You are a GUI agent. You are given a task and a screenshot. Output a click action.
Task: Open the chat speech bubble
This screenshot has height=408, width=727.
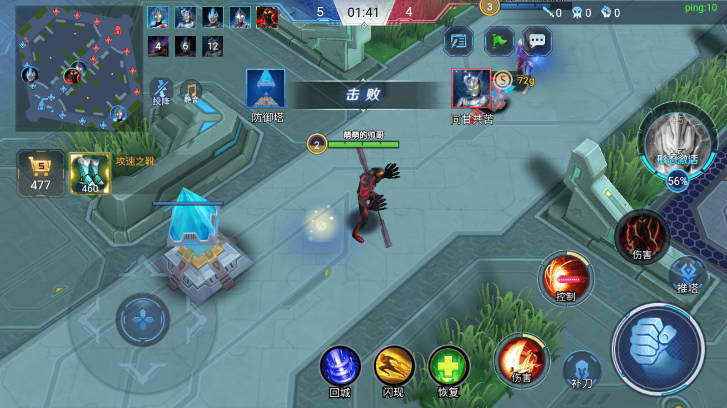(x=538, y=41)
